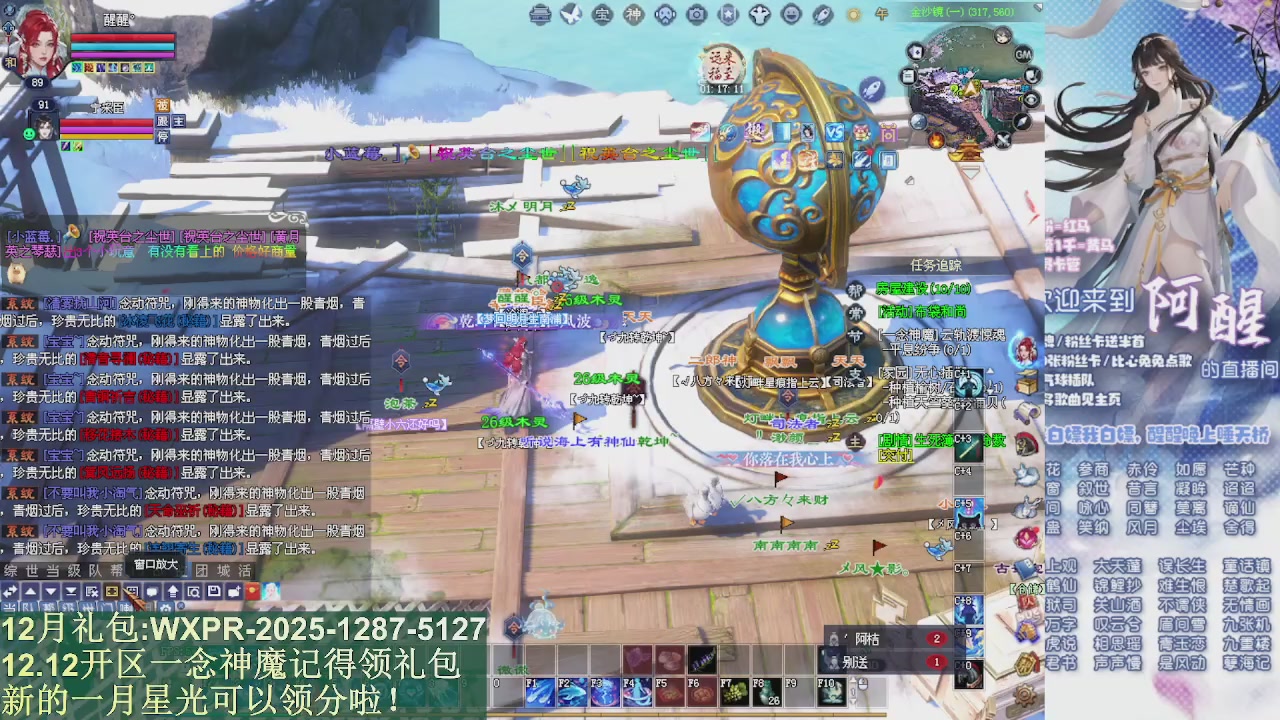1280x720 pixels.
Task: Select the rocket icon in the top bar
Action: (x=822, y=16)
